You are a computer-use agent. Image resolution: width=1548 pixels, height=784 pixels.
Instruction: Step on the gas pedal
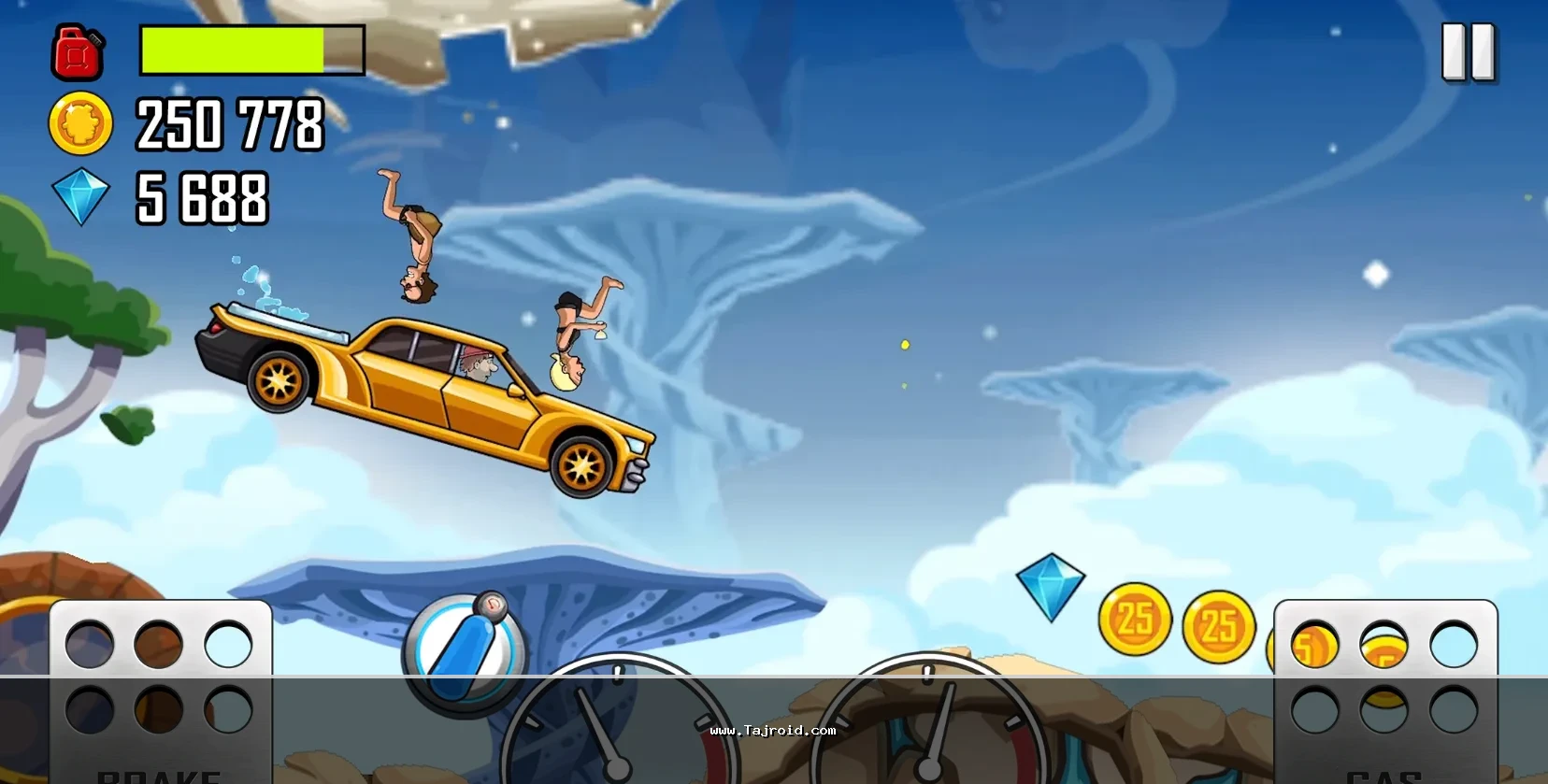click(1384, 691)
